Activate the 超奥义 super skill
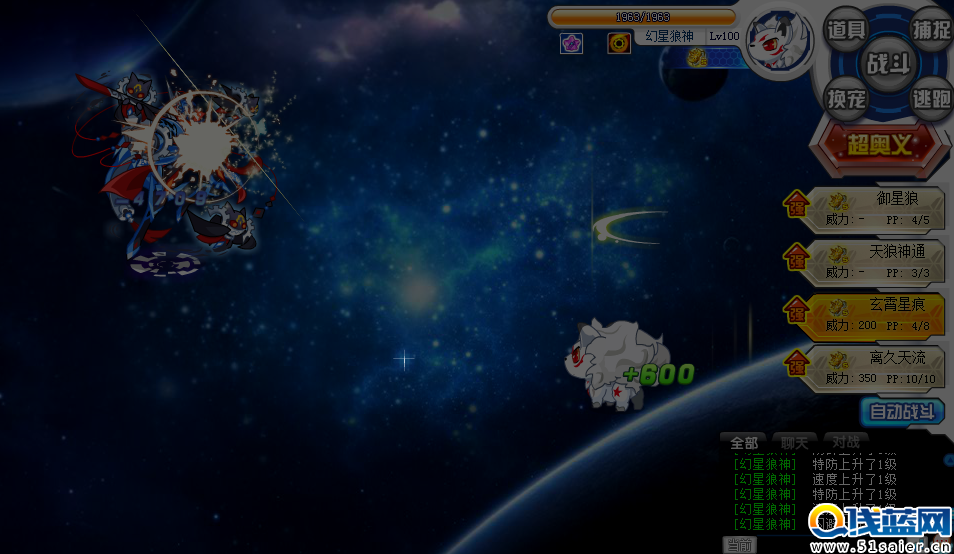 880,145
